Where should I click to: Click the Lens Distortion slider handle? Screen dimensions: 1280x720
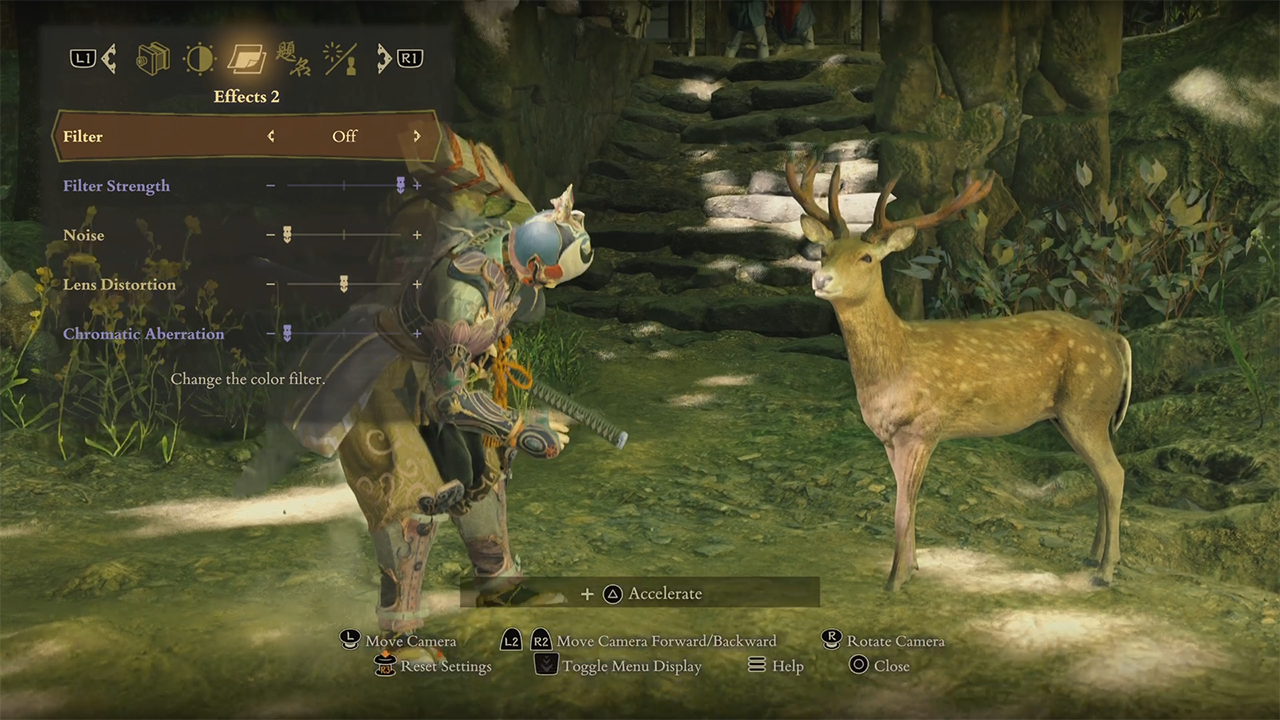coord(344,284)
